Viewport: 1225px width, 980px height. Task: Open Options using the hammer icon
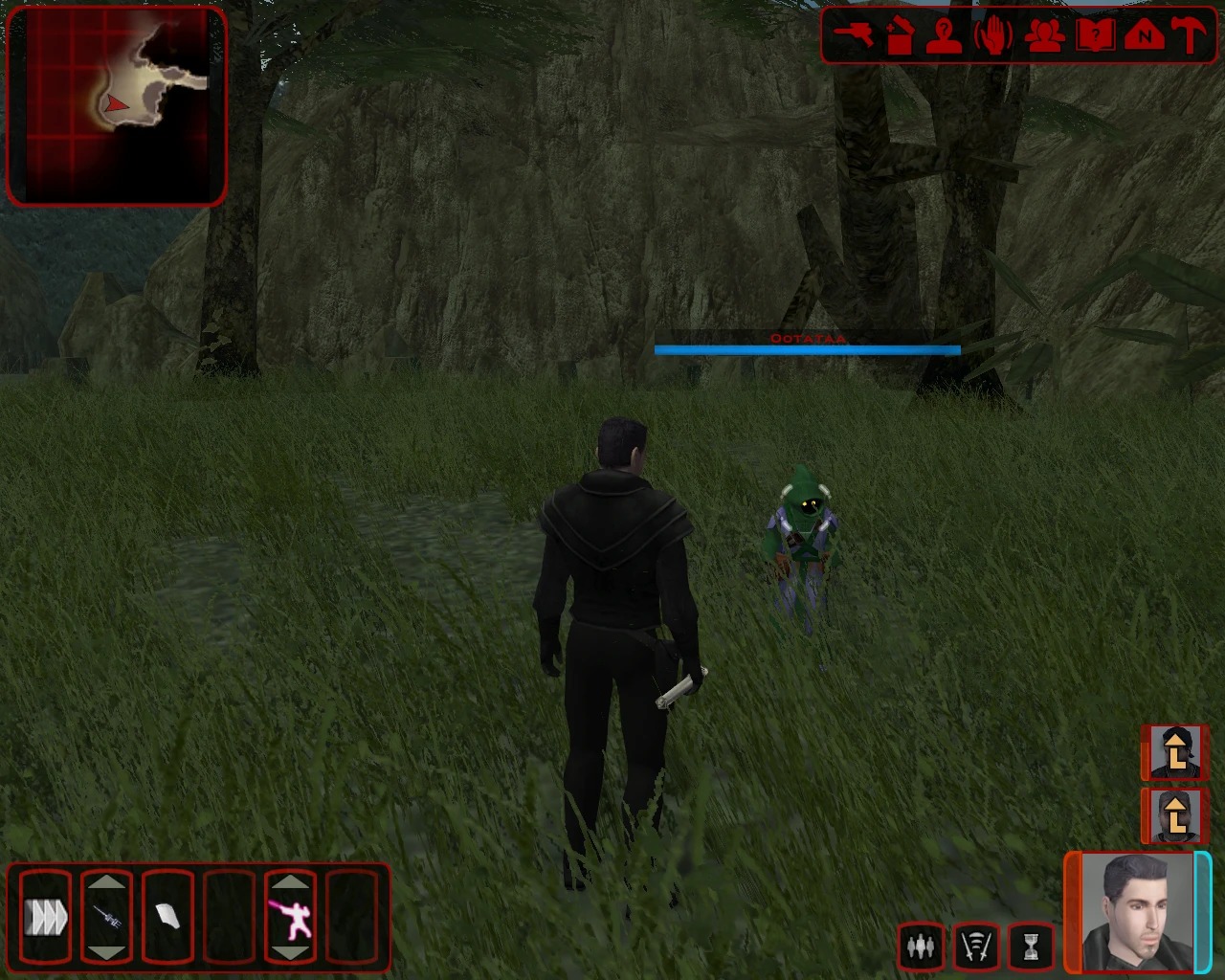[1187, 36]
